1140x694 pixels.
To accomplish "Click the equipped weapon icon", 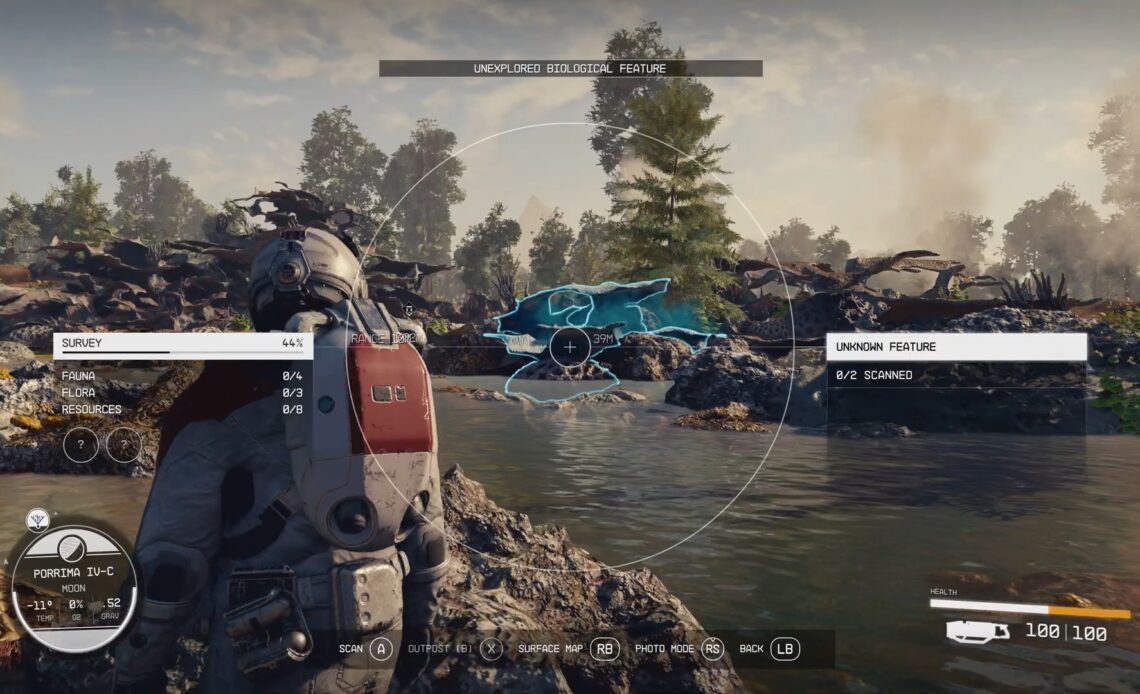I will click(x=977, y=632).
